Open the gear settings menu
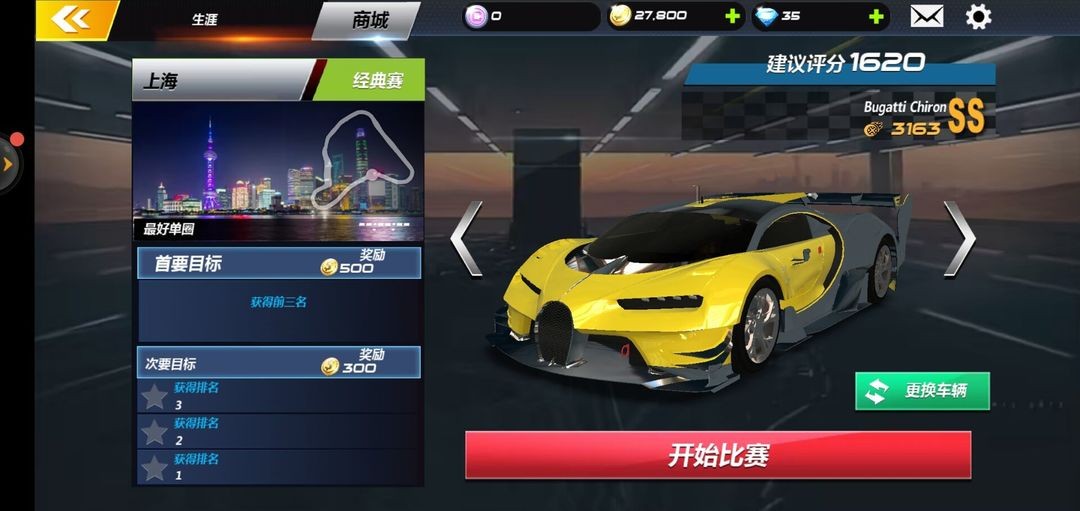 click(x=978, y=16)
